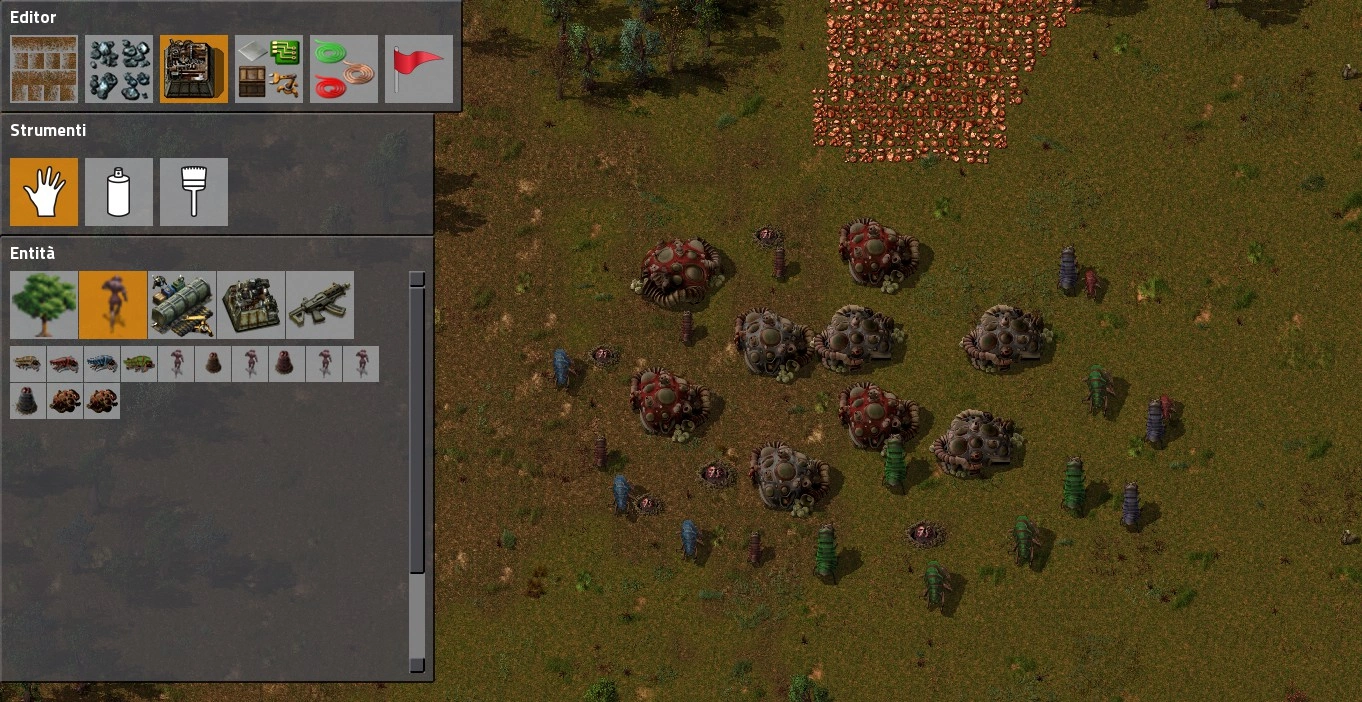
Task: Switch to the circuit wires editor tab
Action: (344, 69)
